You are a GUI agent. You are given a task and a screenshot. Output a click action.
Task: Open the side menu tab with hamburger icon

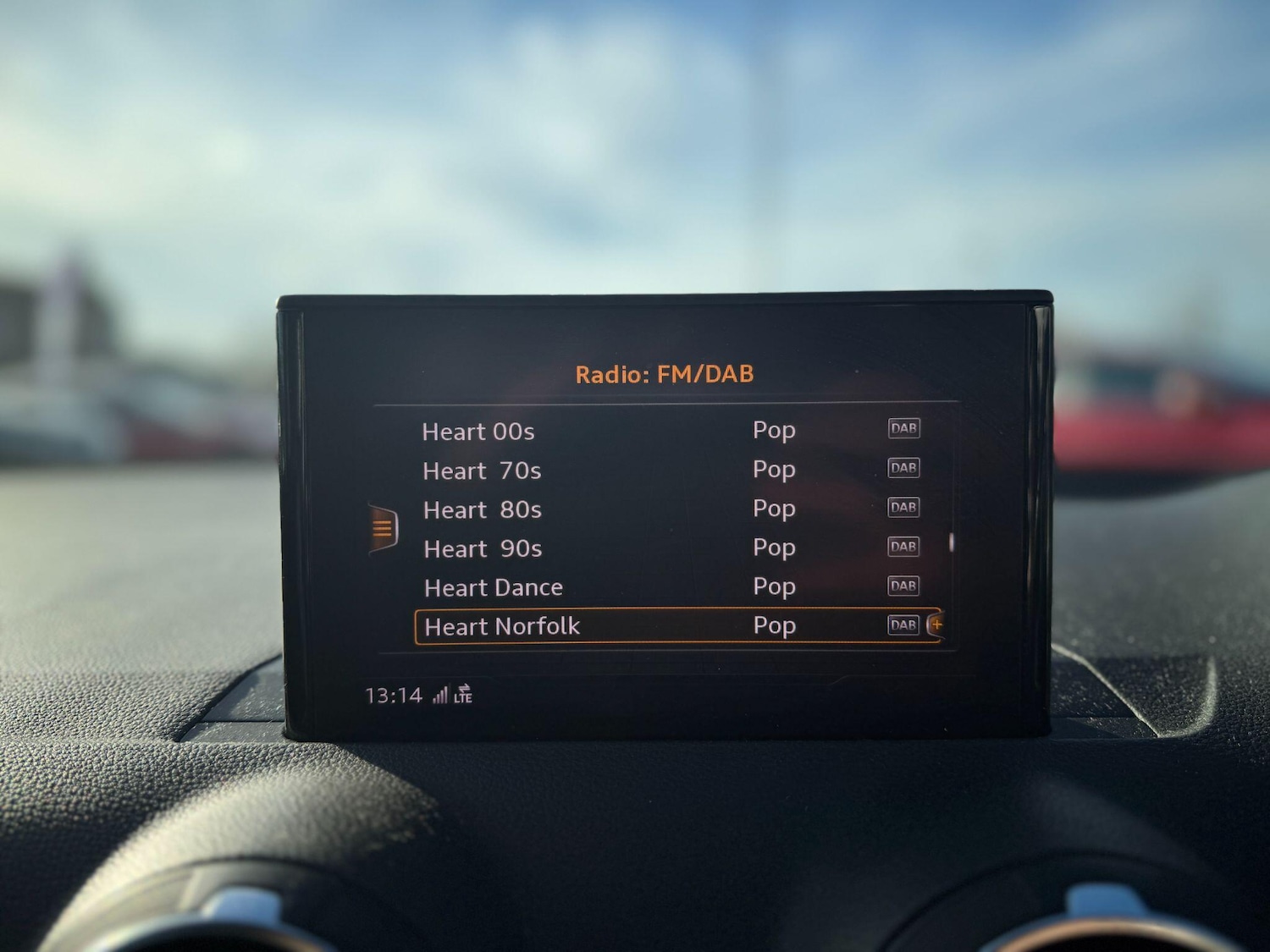[383, 526]
